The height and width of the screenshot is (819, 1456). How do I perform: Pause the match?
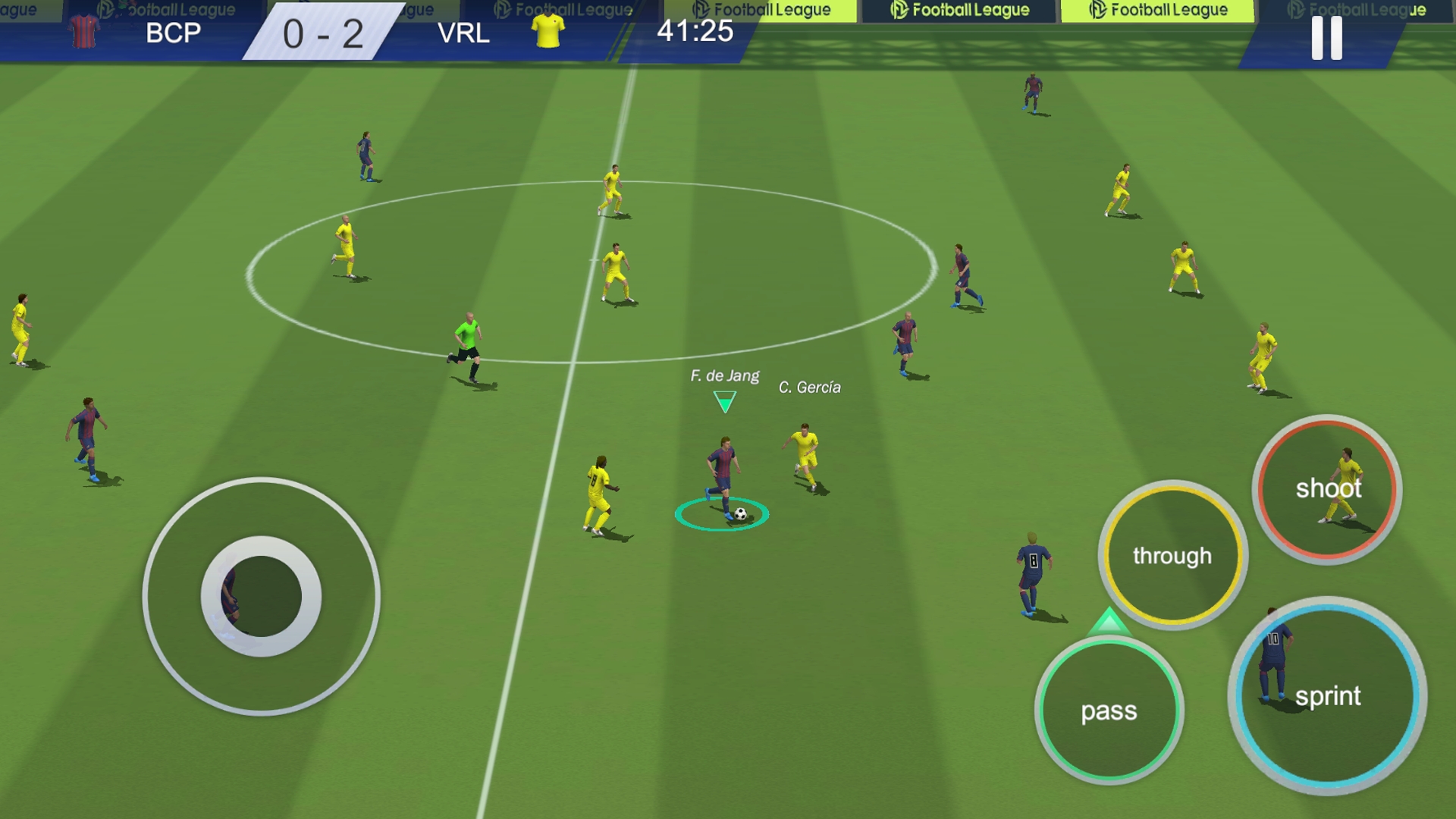(1326, 37)
